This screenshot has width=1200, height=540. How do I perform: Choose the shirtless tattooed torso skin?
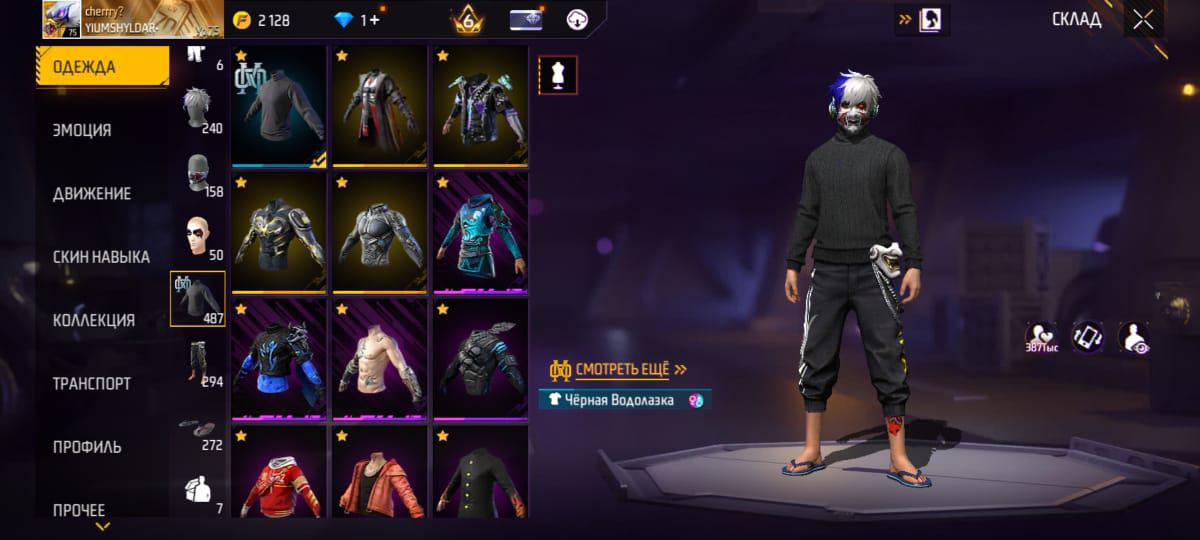point(380,357)
